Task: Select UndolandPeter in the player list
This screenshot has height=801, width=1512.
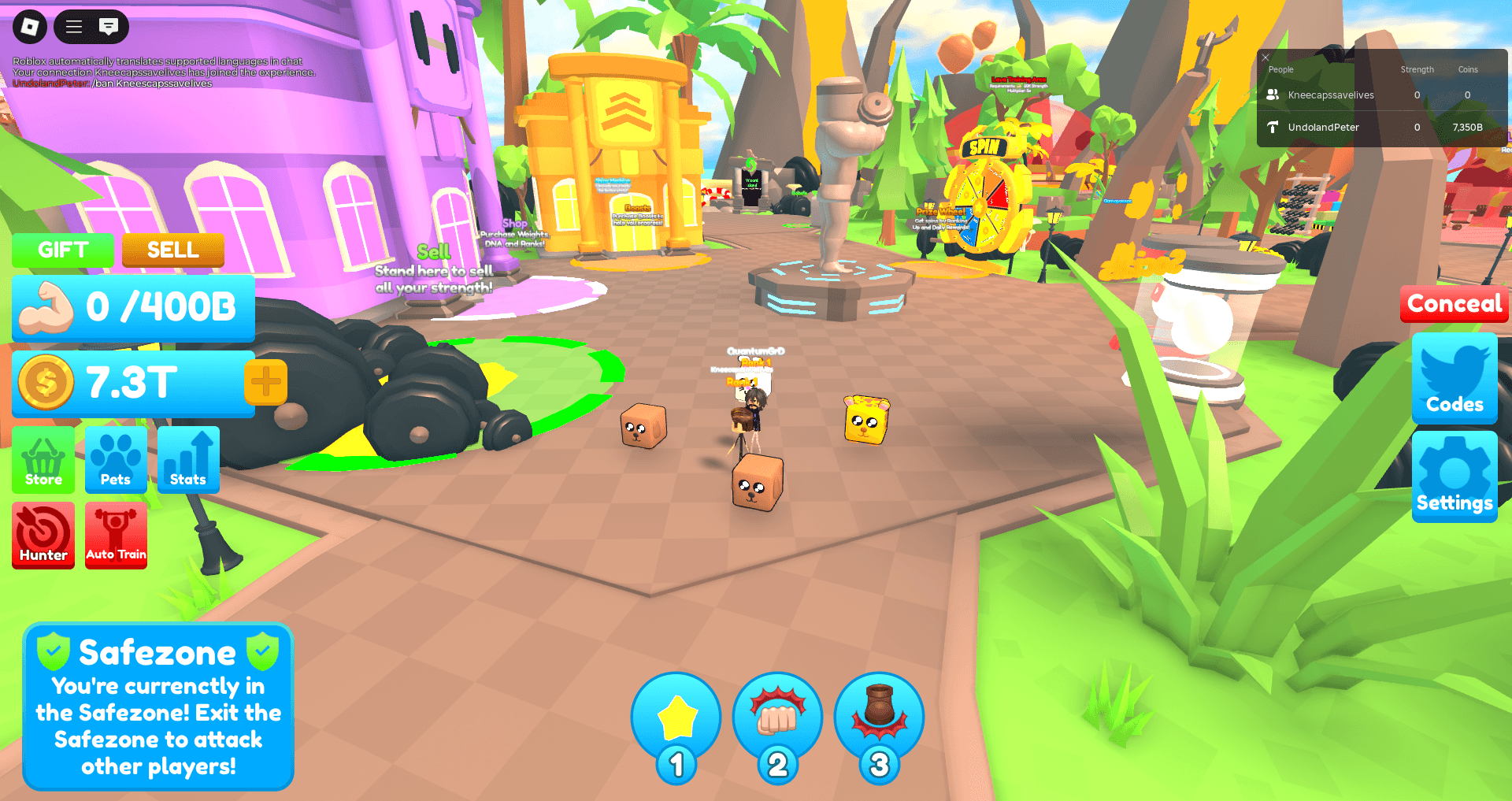Action: pyautogui.click(x=1323, y=128)
